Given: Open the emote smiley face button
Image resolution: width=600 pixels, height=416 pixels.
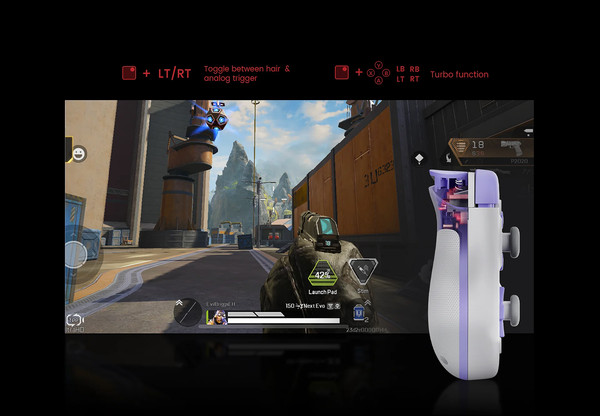Looking at the screenshot, I should (78, 153).
